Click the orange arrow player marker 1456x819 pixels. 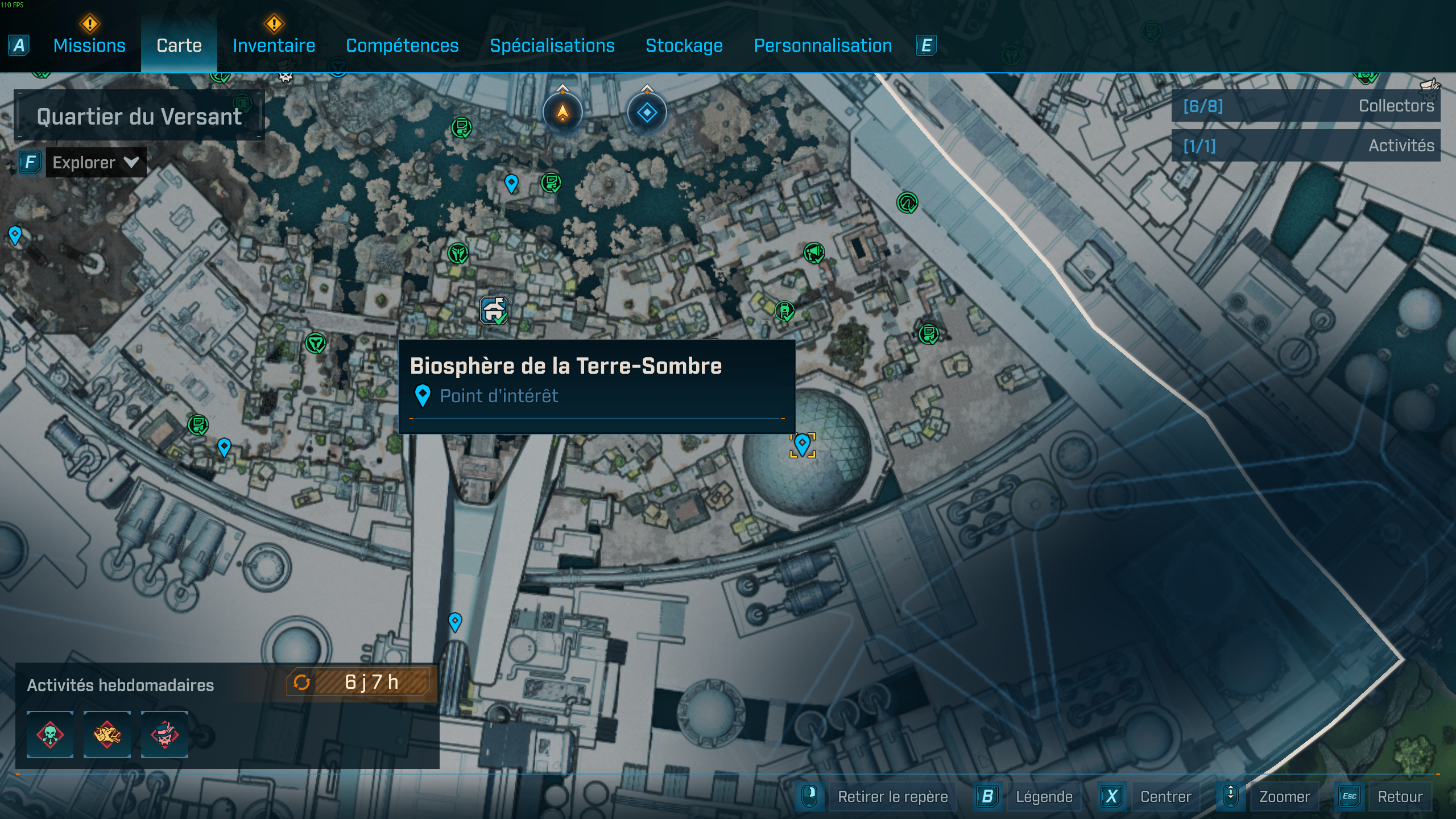[x=562, y=112]
